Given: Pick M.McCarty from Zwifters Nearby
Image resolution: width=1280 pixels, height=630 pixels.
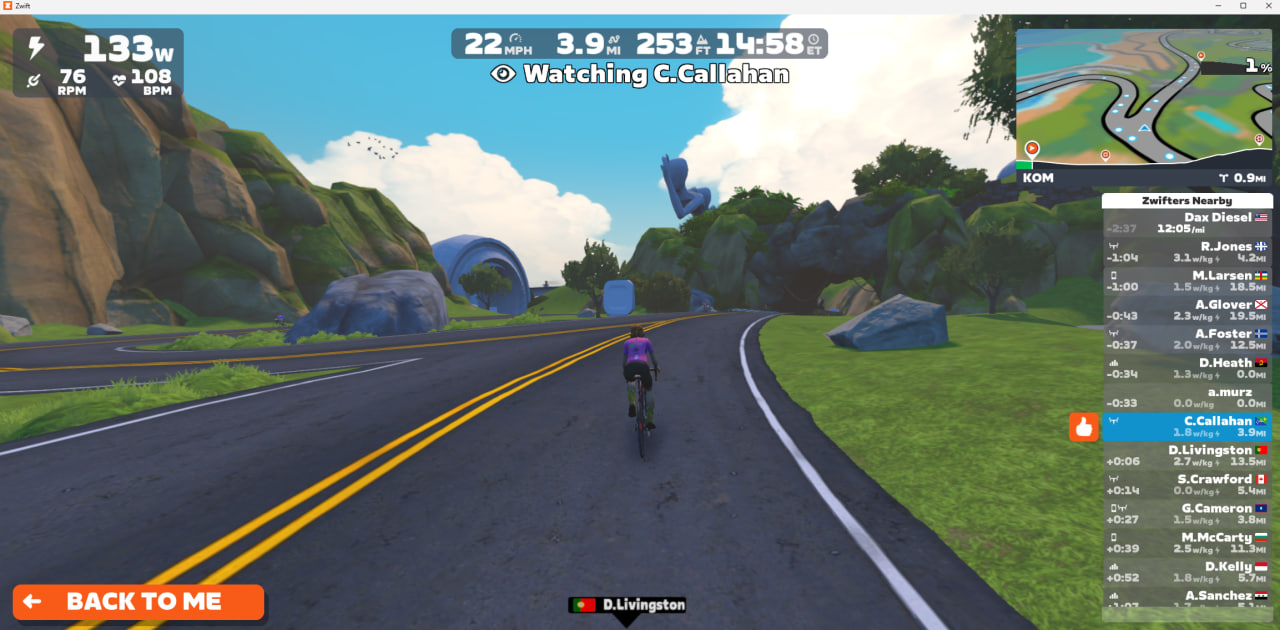Looking at the screenshot, I should point(1187,543).
